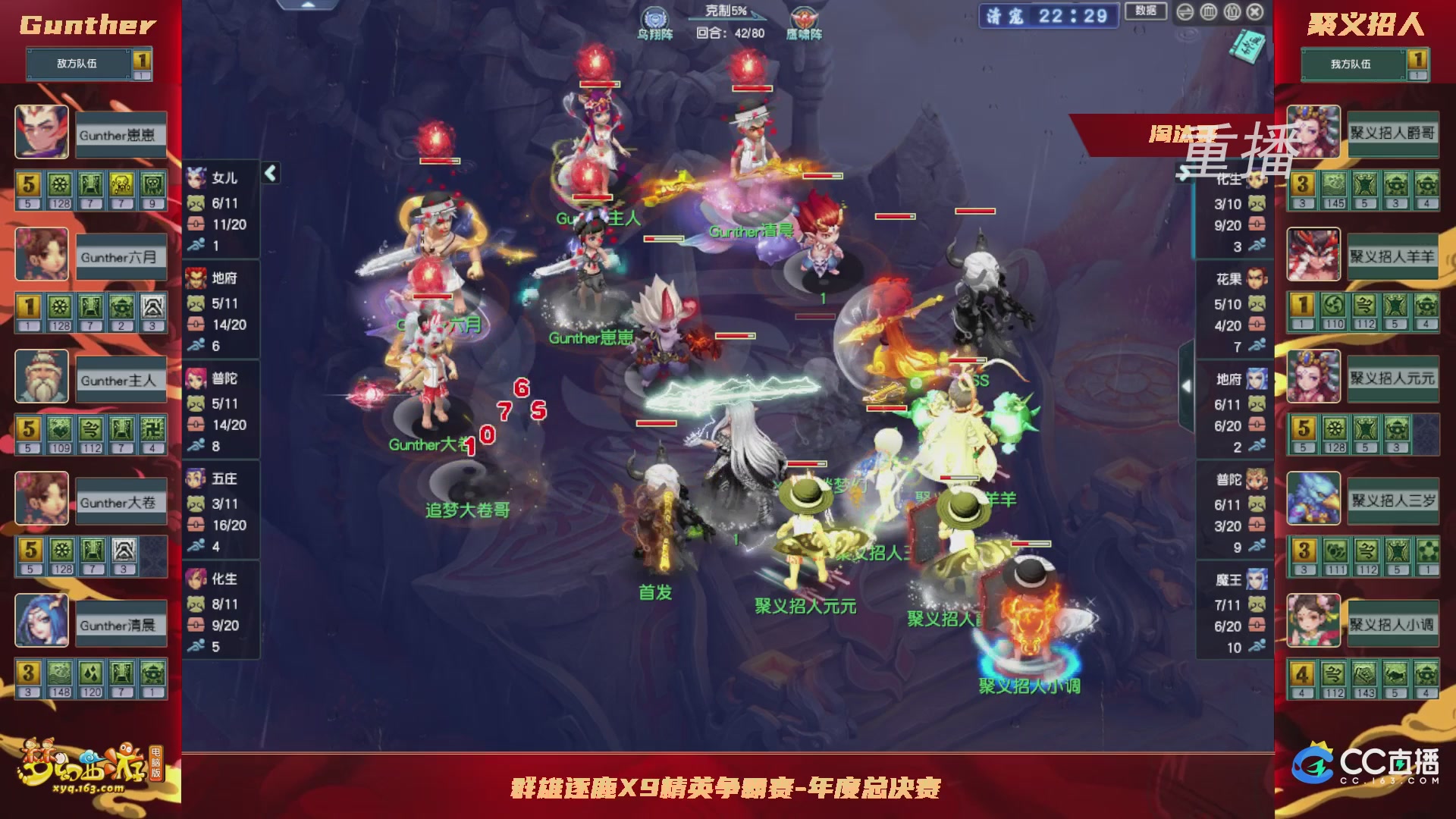Select the 鸟翔阵 formation emblem

click(x=655, y=18)
